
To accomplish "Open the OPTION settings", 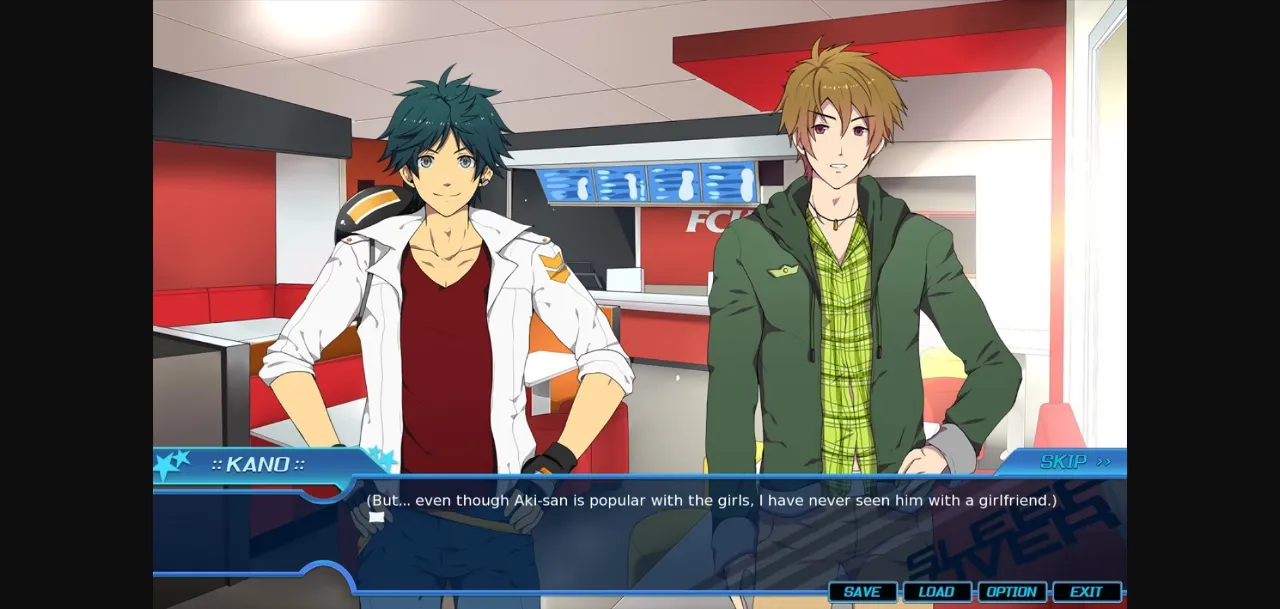I will (x=1011, y=592).
